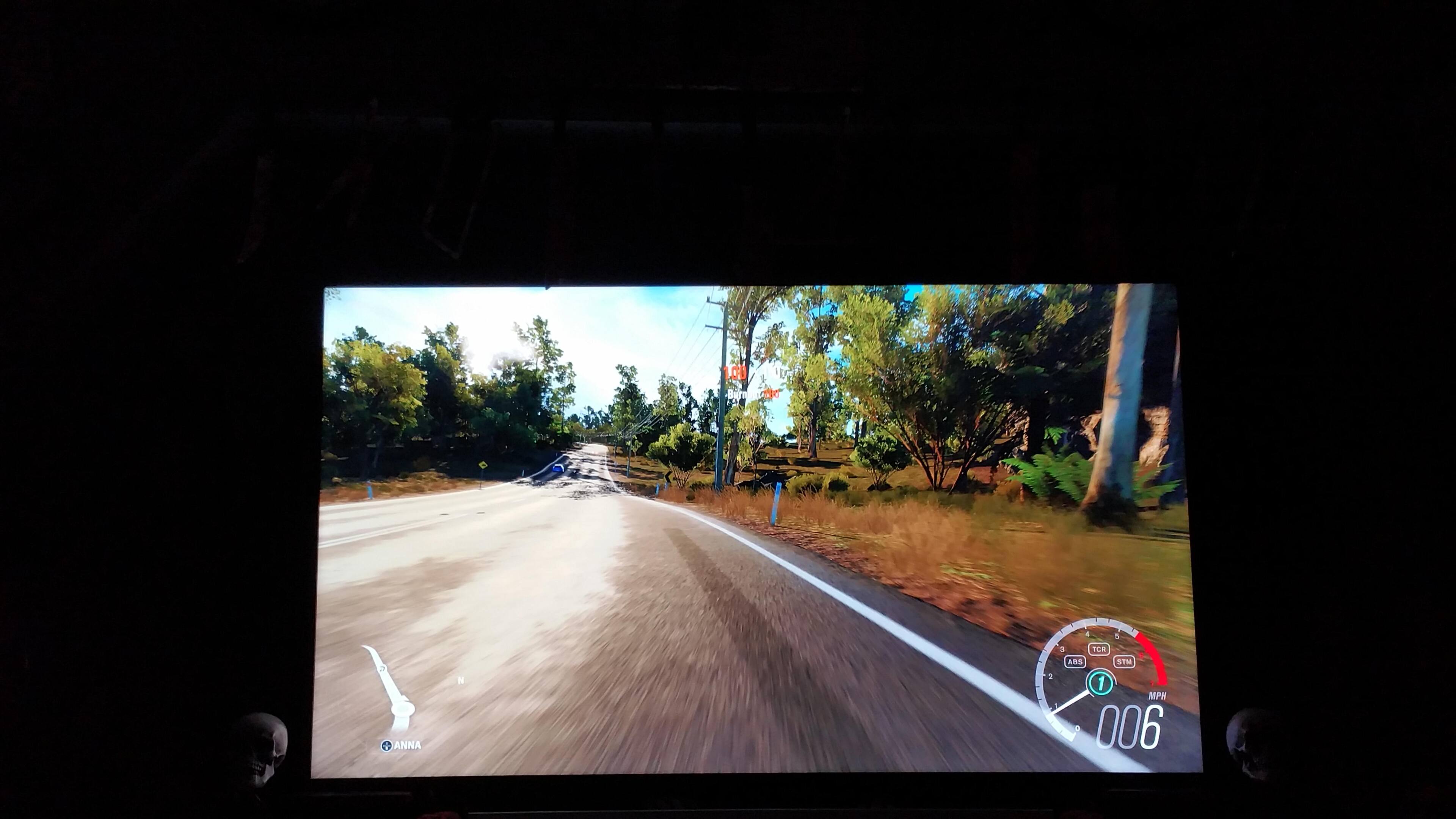Open the Burnout skill popup text
This screenshot has height=819, width=1456.
coord(737,395)
